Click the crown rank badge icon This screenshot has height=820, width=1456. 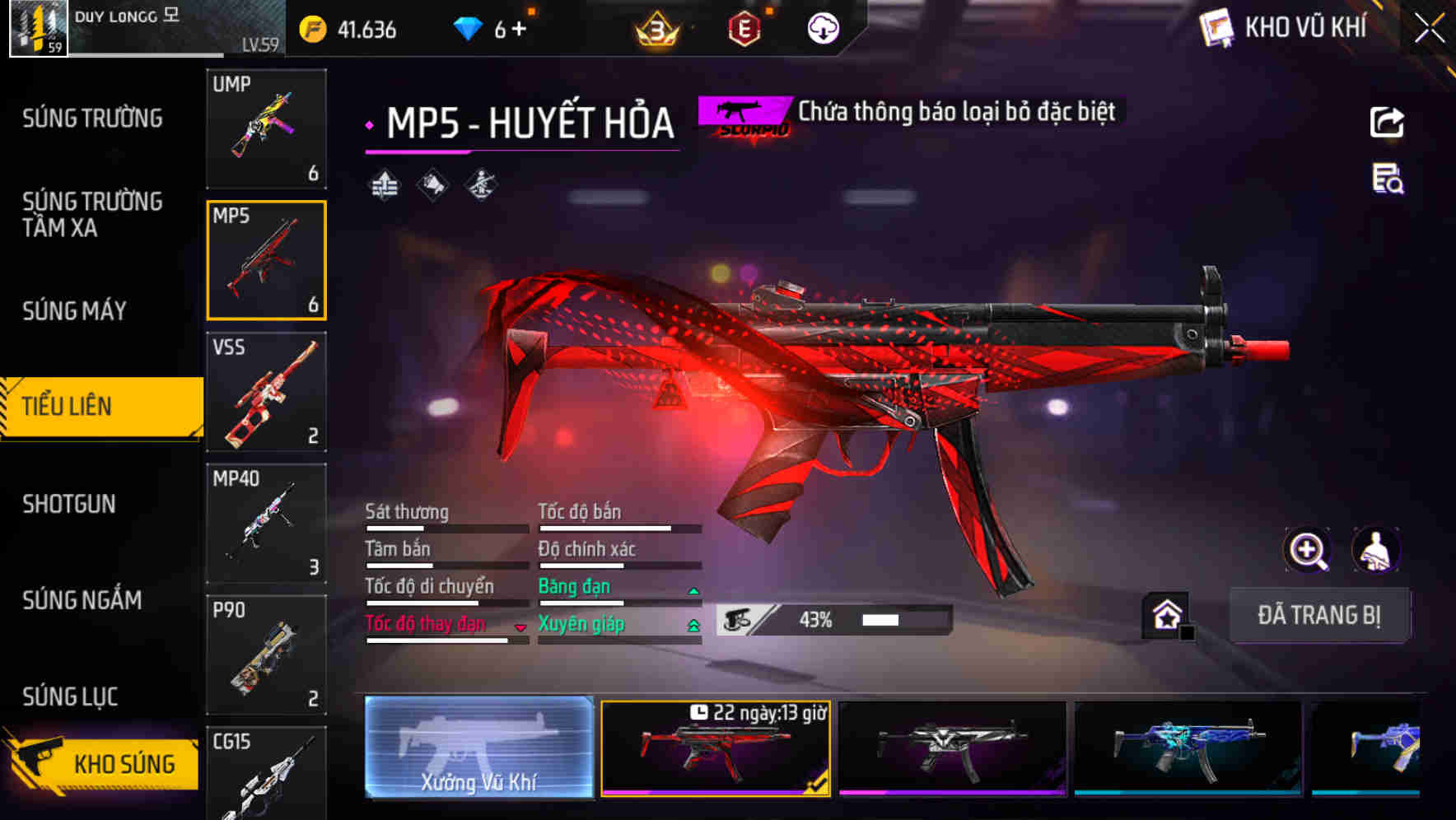click(656, 27)
